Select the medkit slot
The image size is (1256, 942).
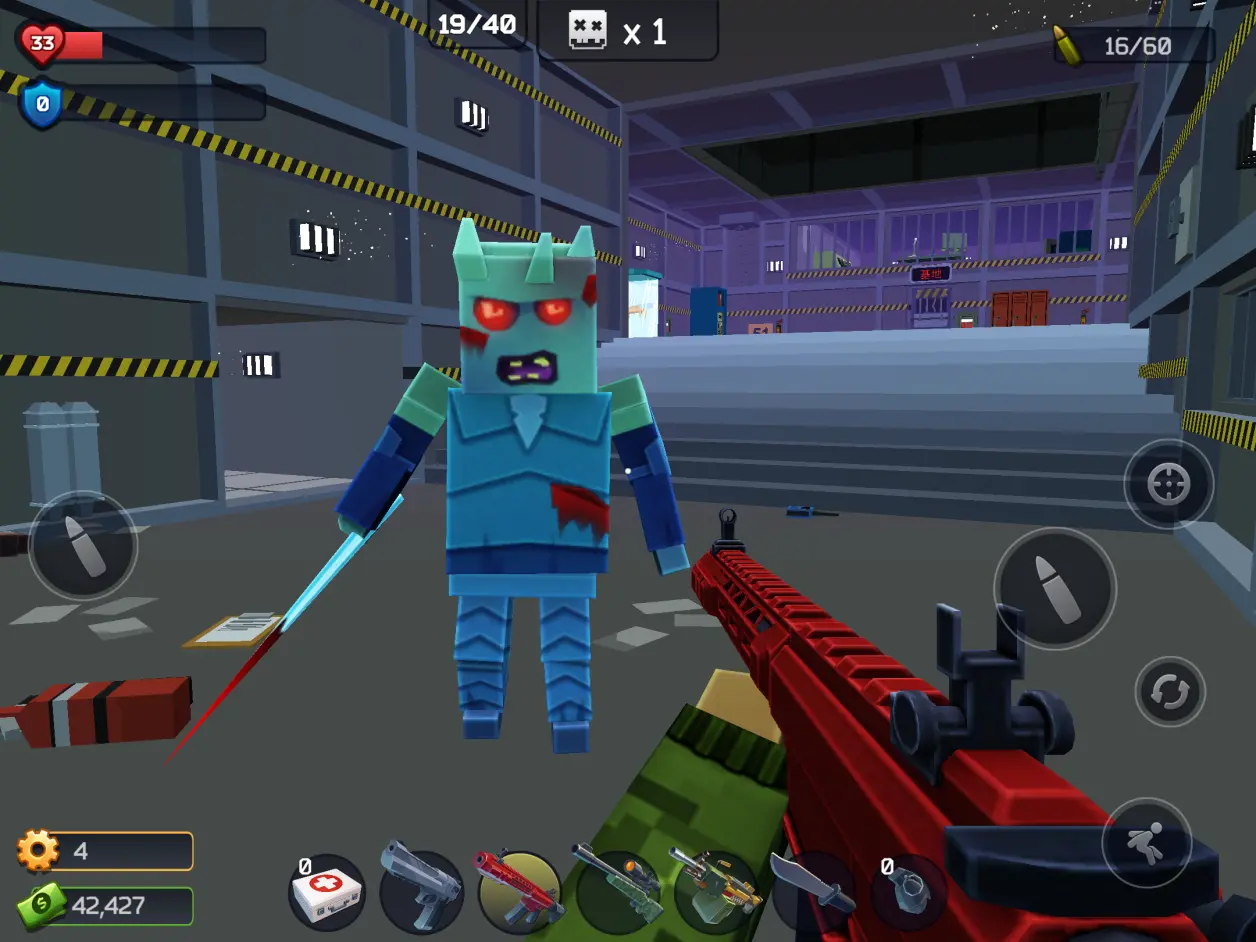pos(326,893)
